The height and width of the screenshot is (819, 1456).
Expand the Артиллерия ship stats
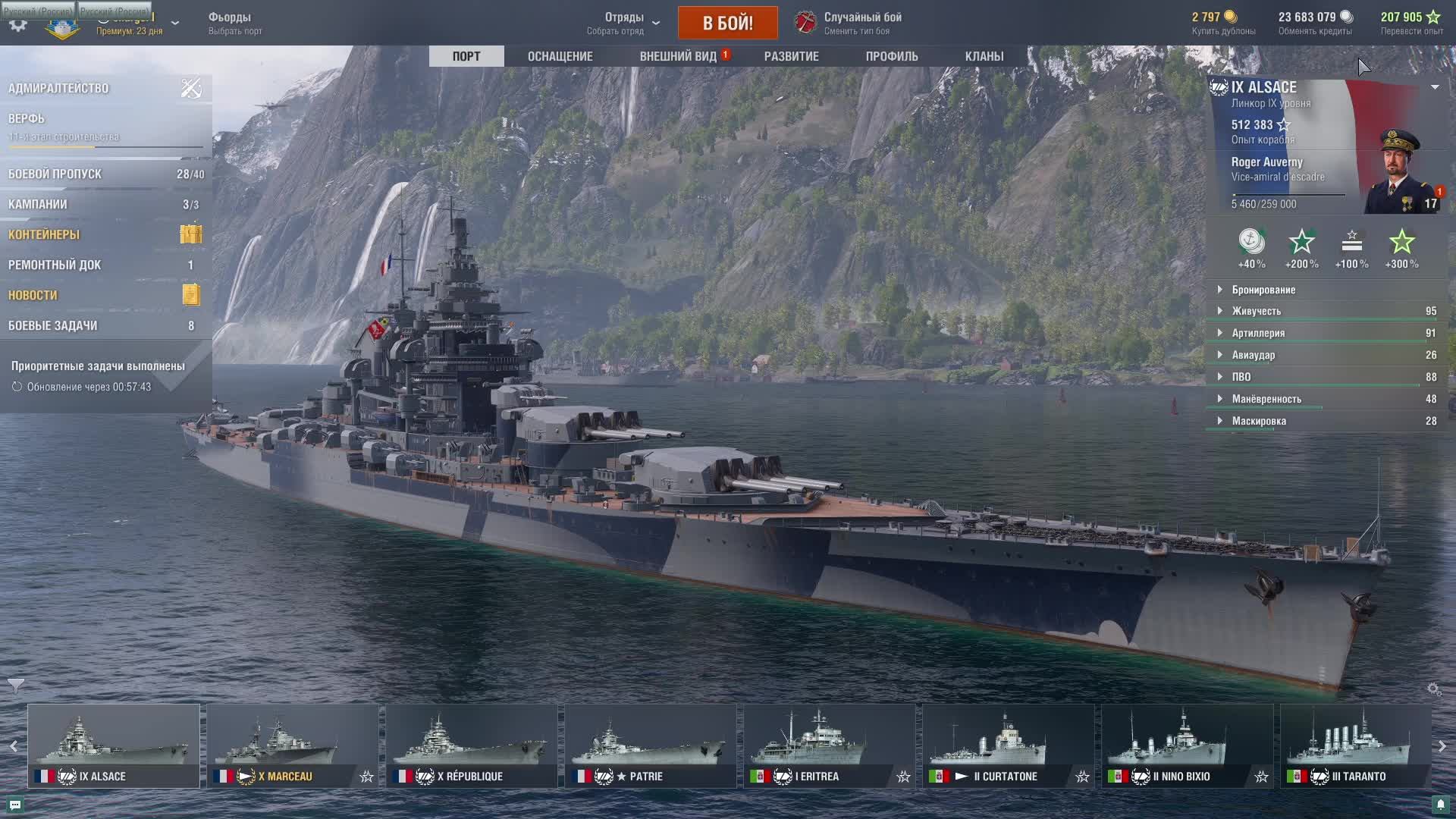coord(1257,333)
